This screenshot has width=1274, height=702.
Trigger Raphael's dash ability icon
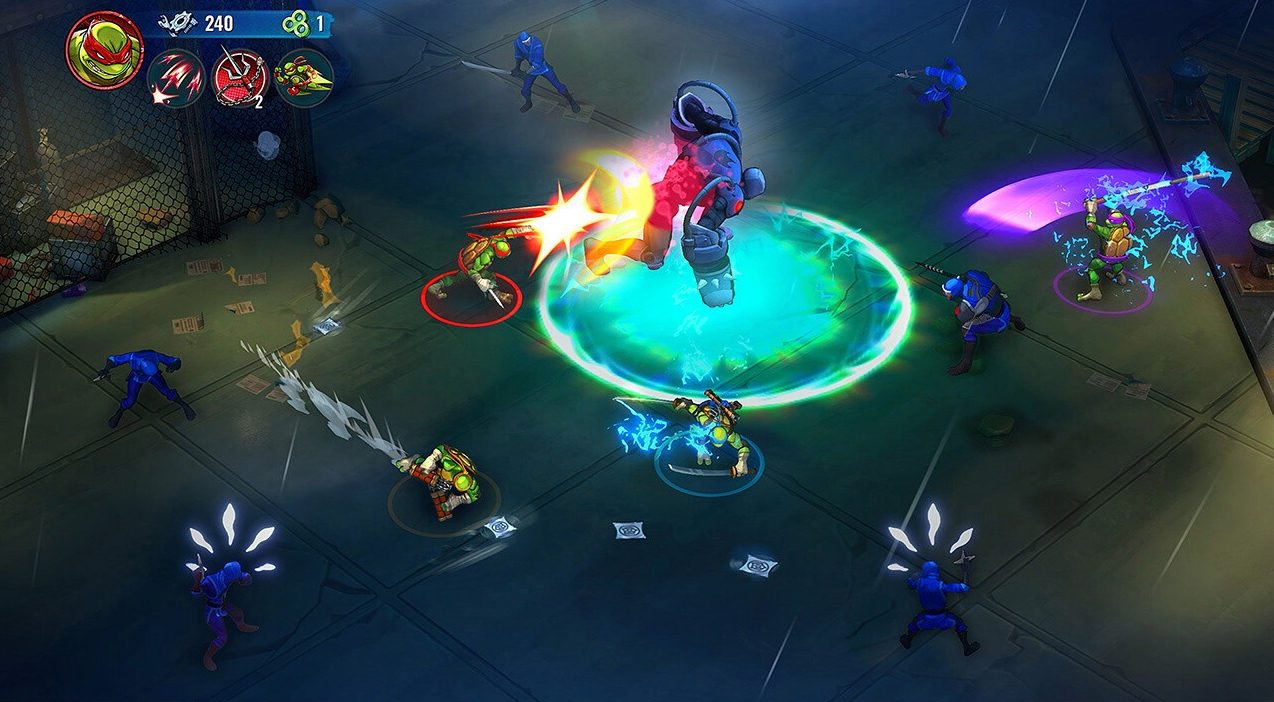[x=304, y=78]
